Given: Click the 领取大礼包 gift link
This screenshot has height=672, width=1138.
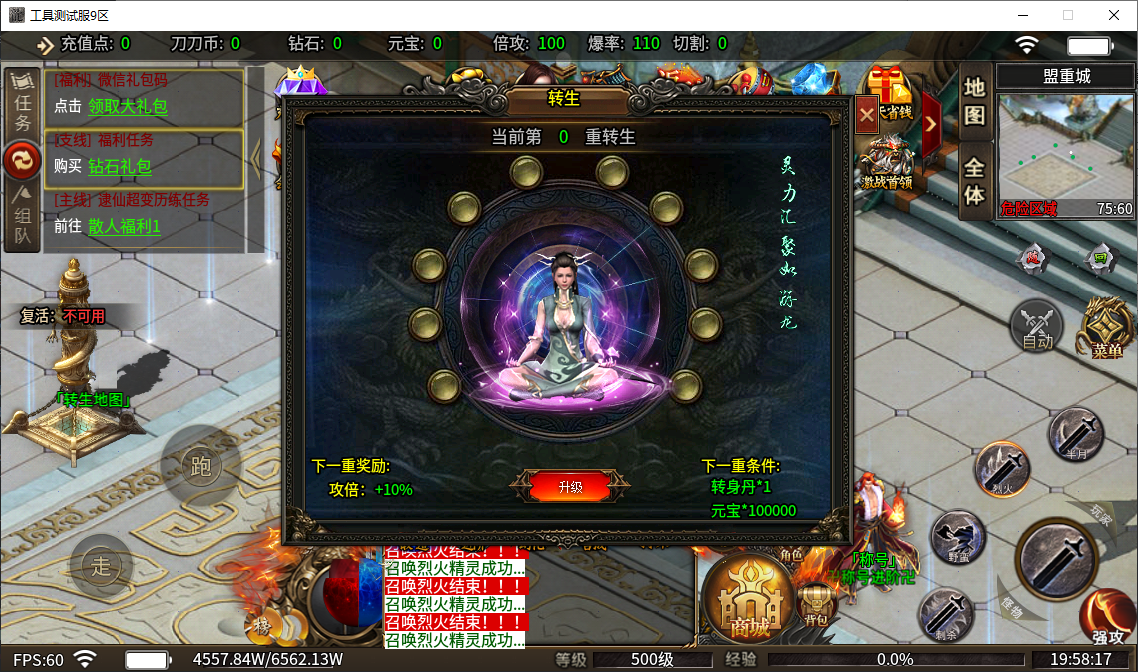Looking at the screenshot, I should click(127, 106).
